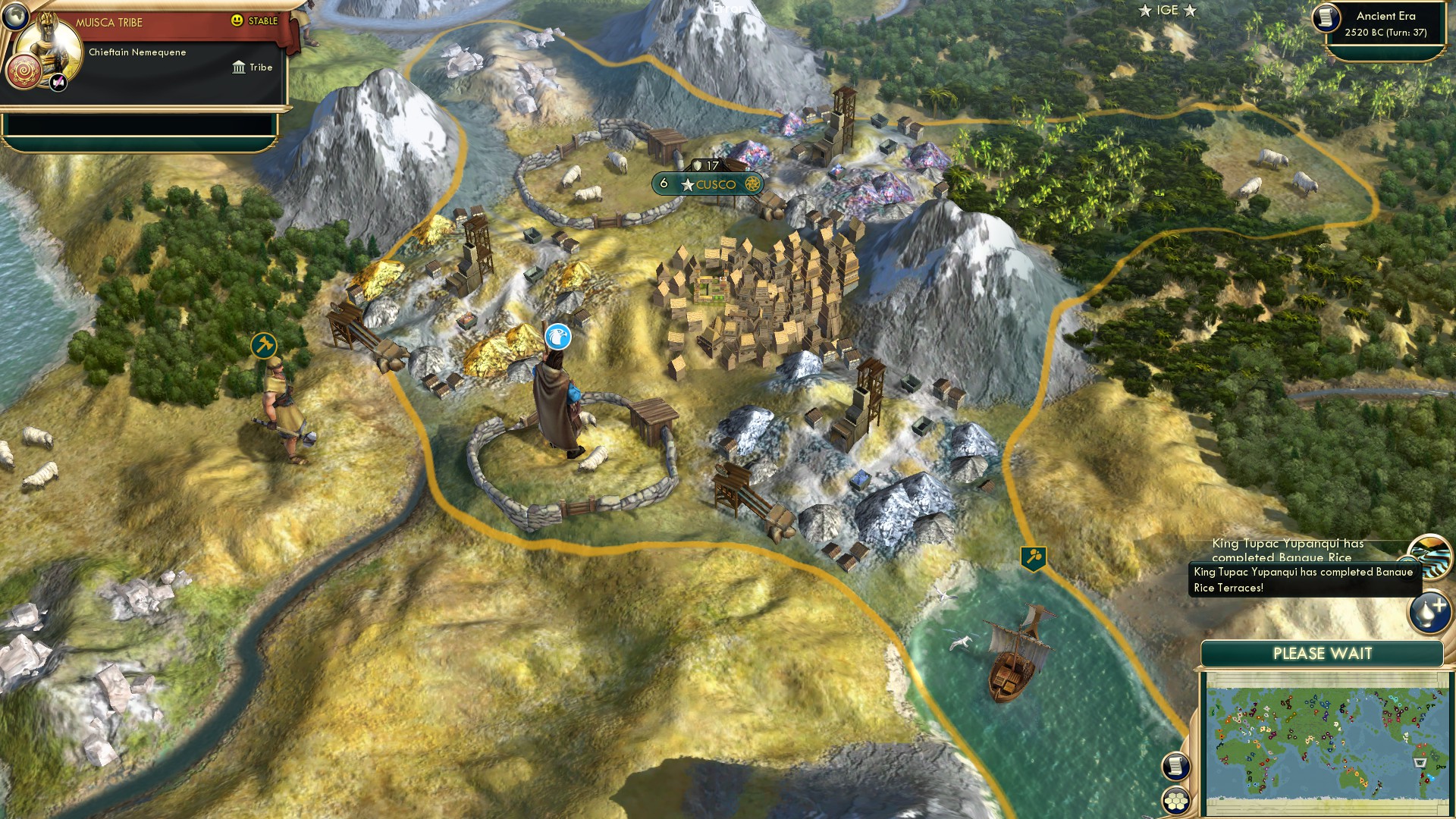Click the Banaue Rice Terraces notification icon
1456x819 pixels.
coord(1431,556)
